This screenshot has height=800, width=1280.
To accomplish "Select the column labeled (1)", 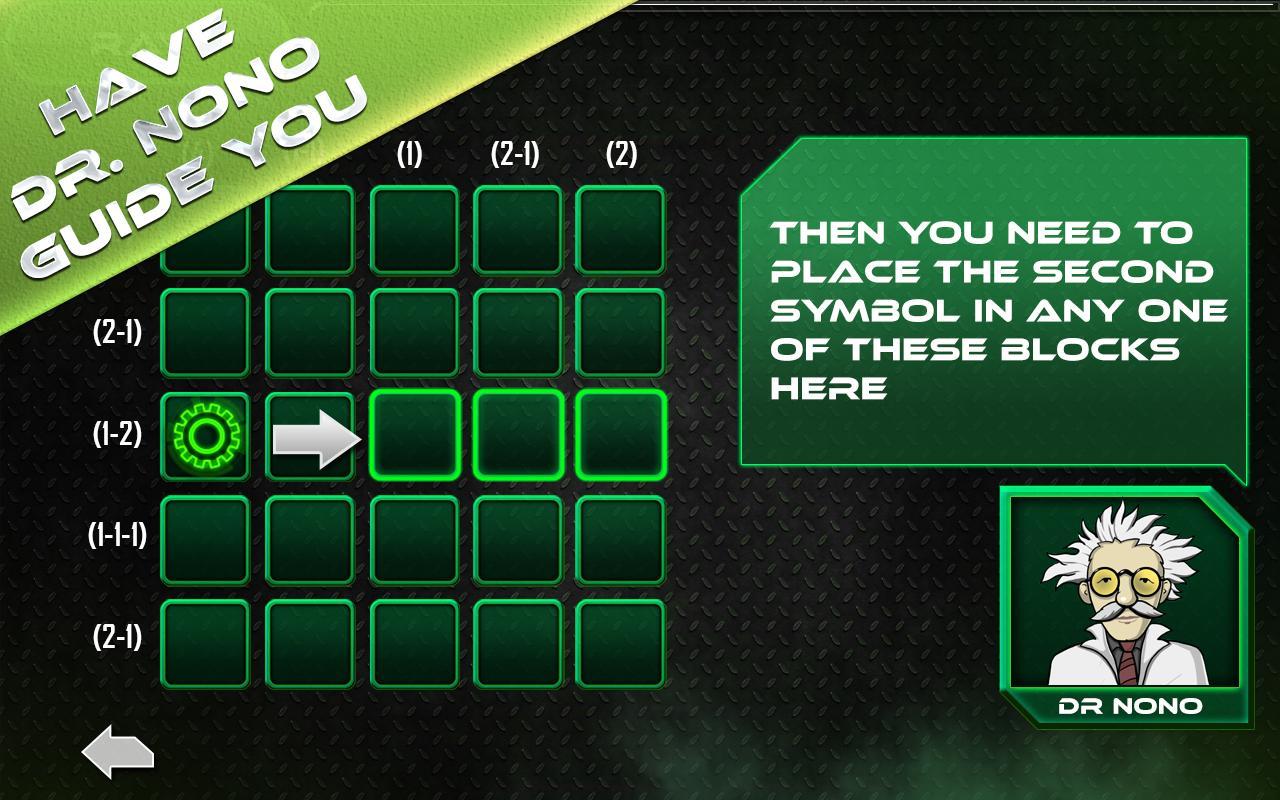I will [x=410, y=153].
